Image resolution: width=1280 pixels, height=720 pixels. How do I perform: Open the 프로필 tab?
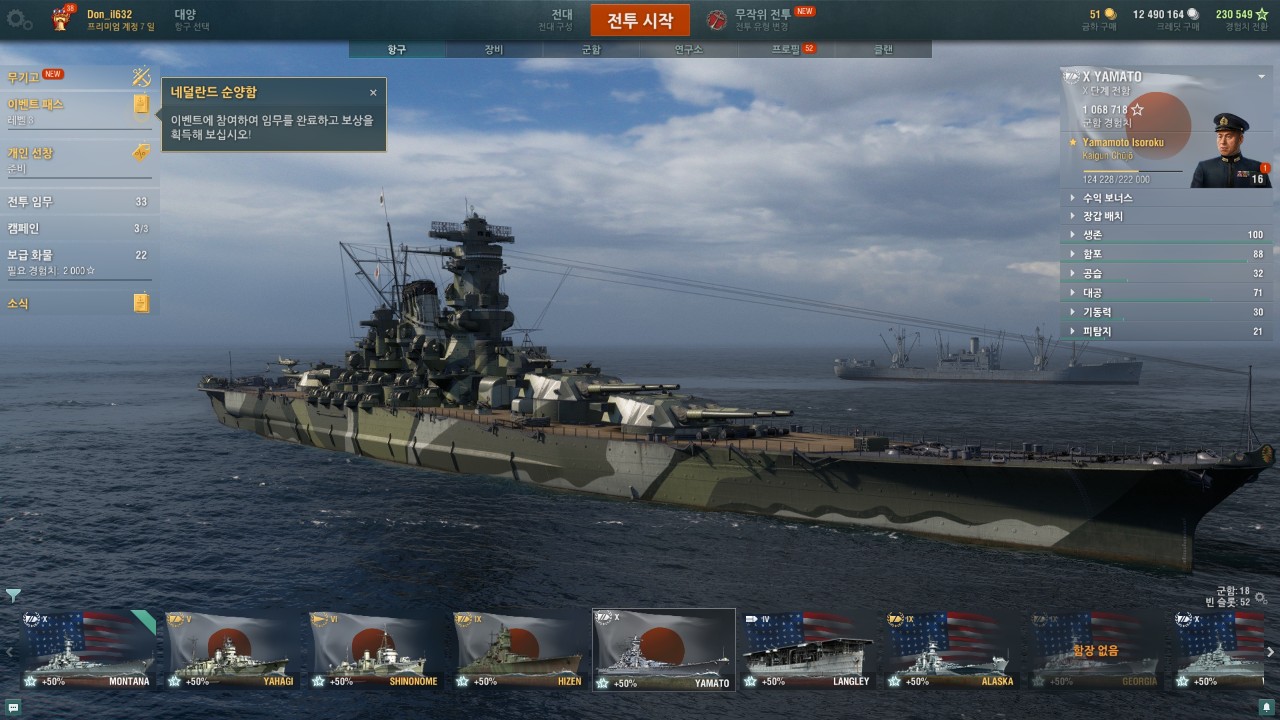pyautogui.click(x=786, y=49)
